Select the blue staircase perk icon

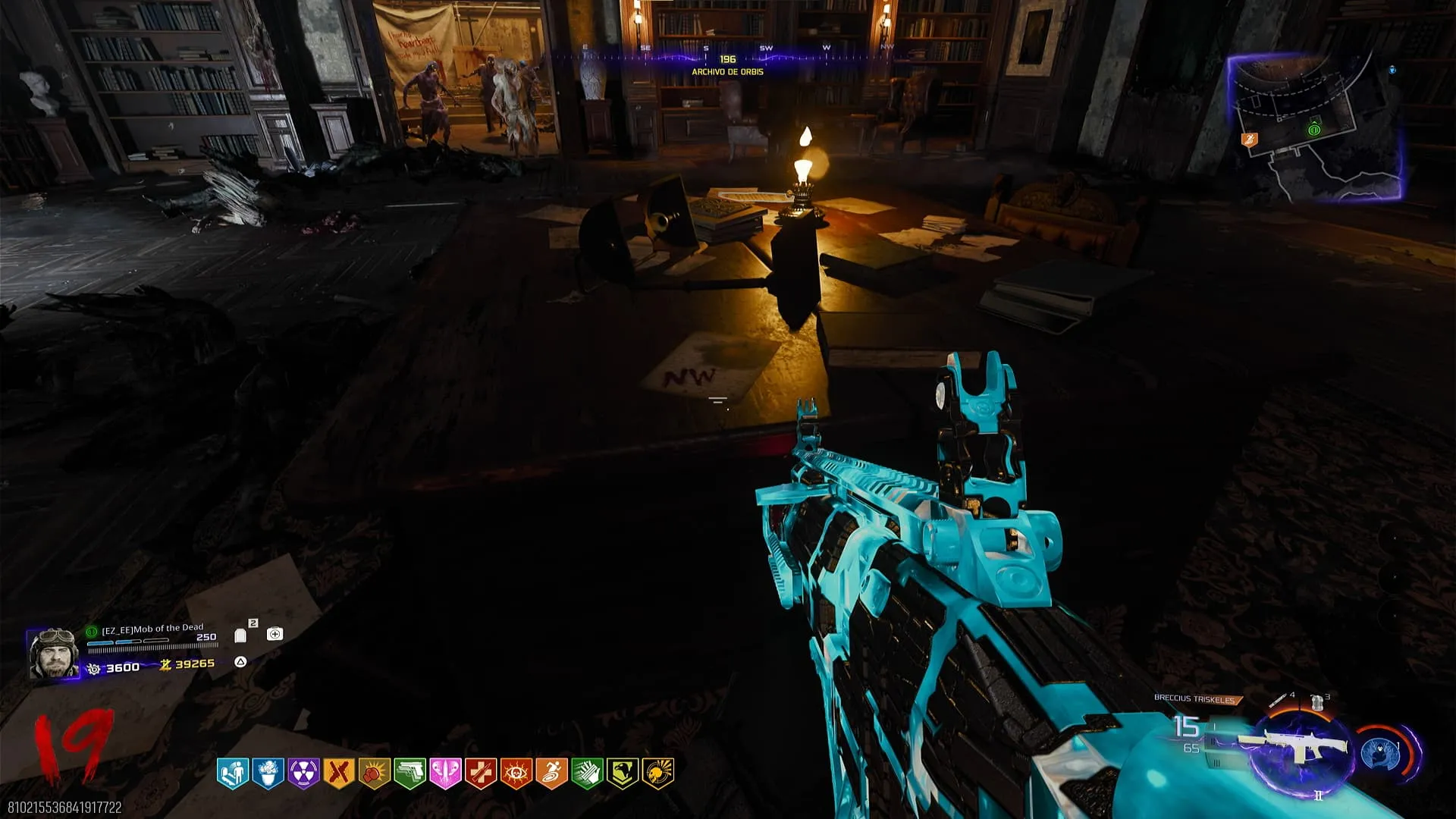232,773
